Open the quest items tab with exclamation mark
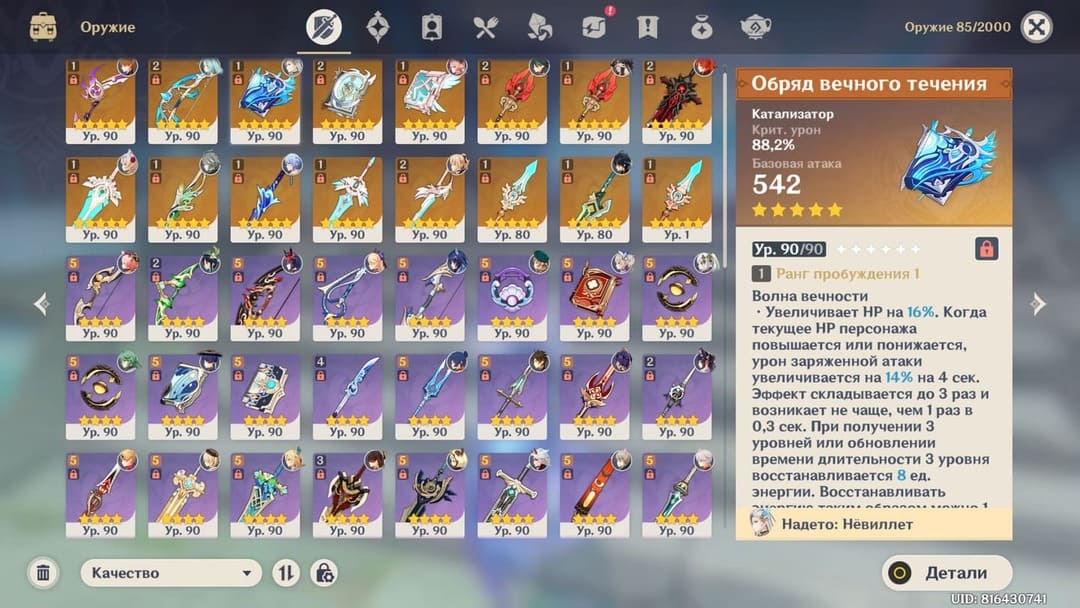1080x608 pixels. [648, 27]
